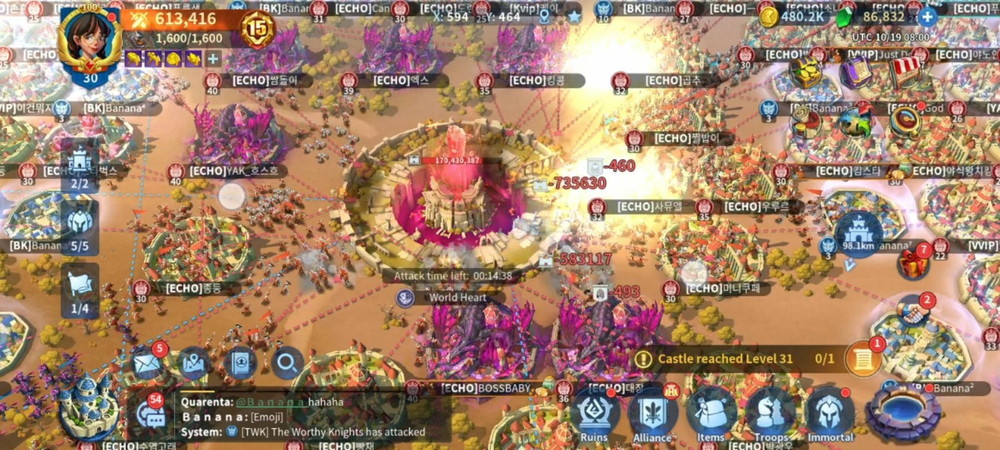
Task: Open the Ruins menu
Action: (594, 412)
